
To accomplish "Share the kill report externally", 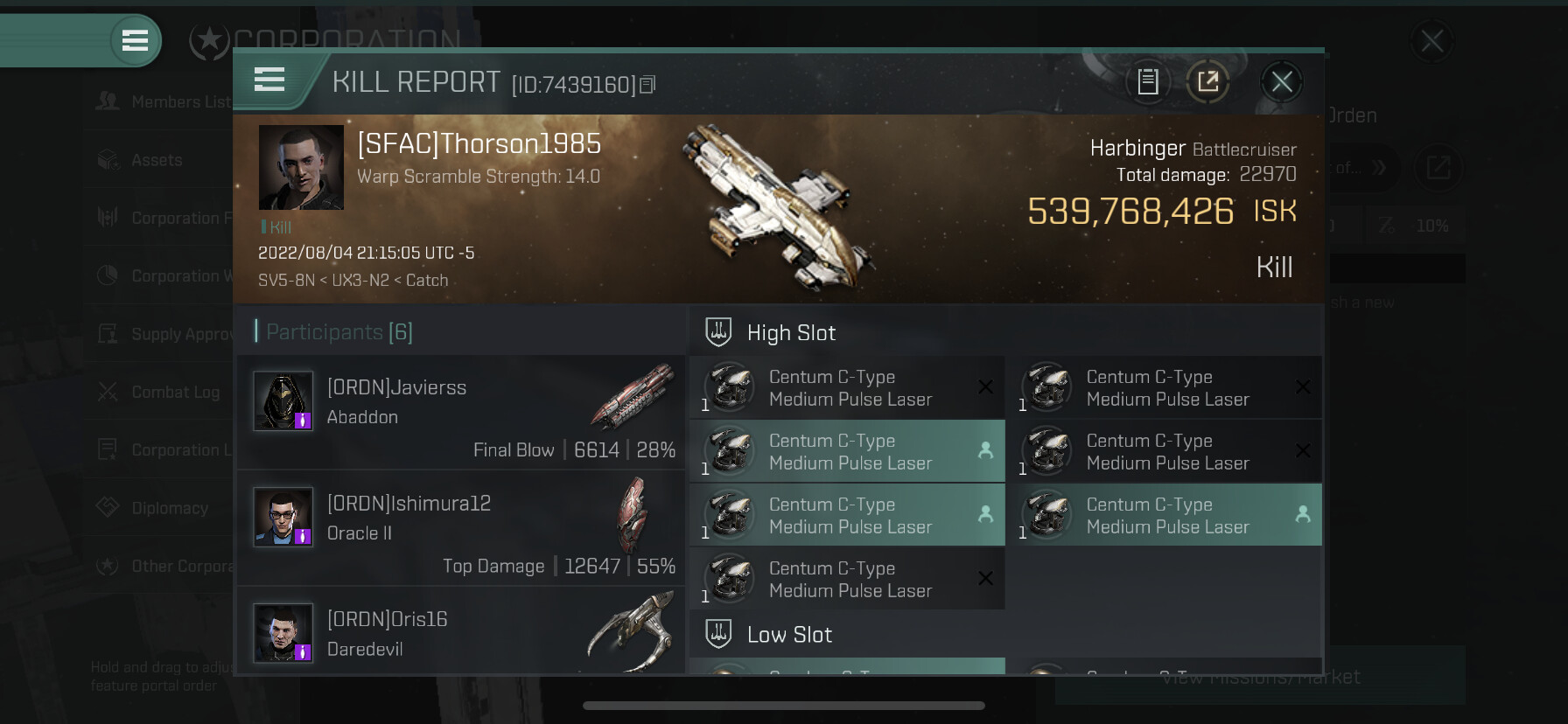I will click(x=1207, y=82).
